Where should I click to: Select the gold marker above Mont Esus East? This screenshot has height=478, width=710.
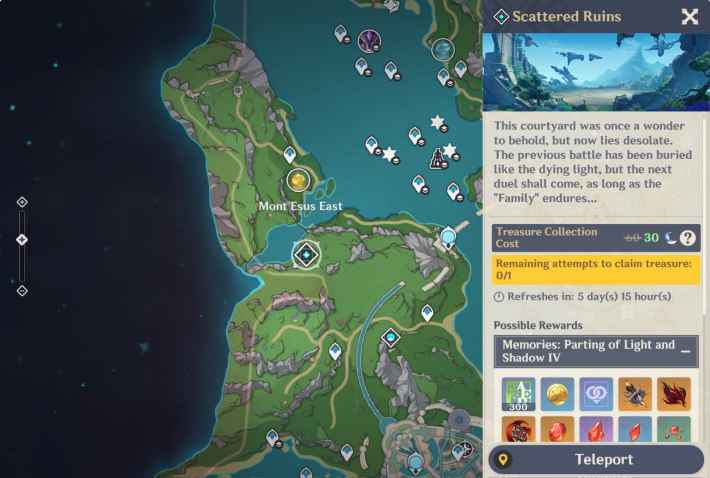pyautogui.click(x=297, y=181)
